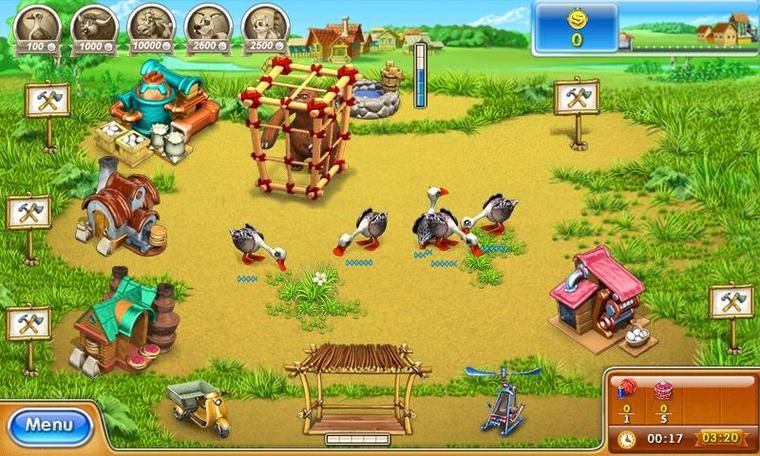The width and height of the screenshot is (760, 456).
Task: Buy the cow costing 10000 coins
Action: [152, 26]
